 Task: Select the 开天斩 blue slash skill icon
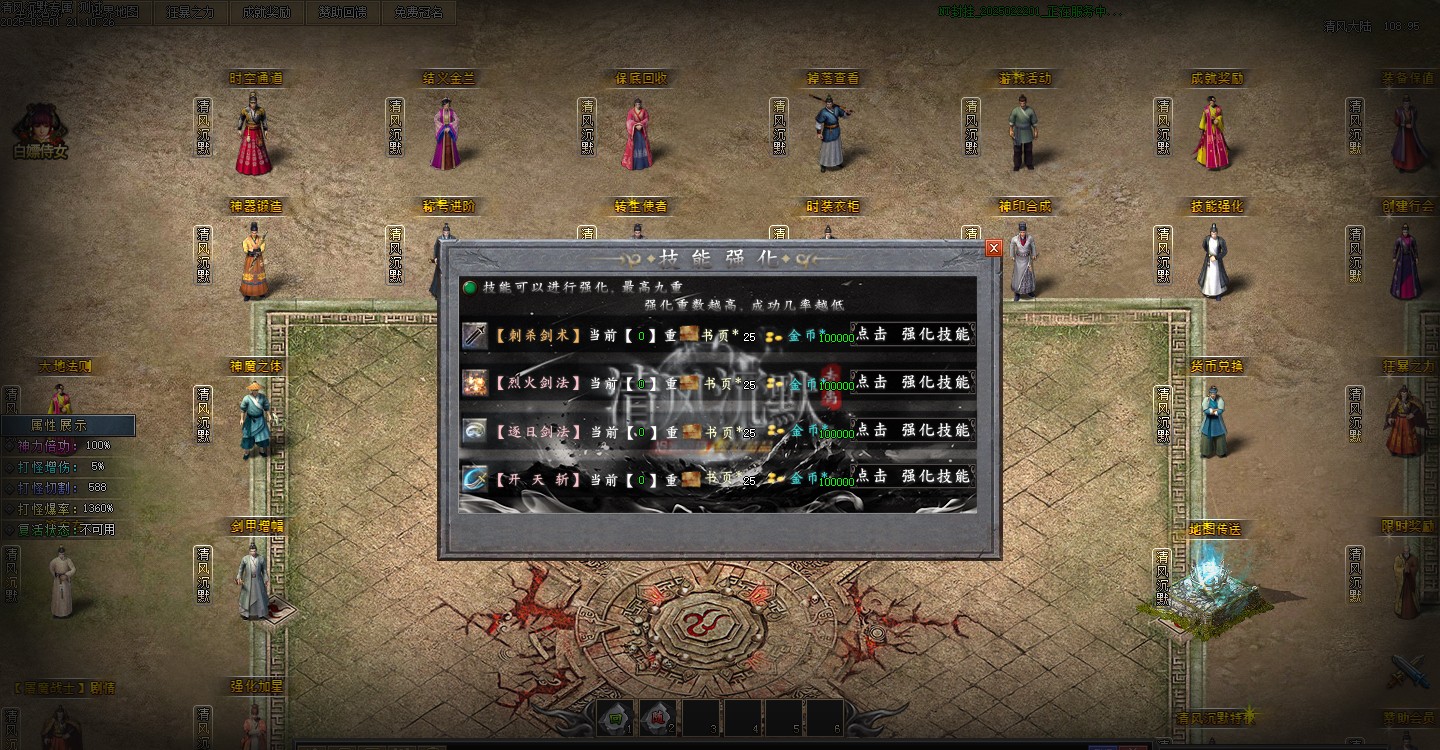475,478
